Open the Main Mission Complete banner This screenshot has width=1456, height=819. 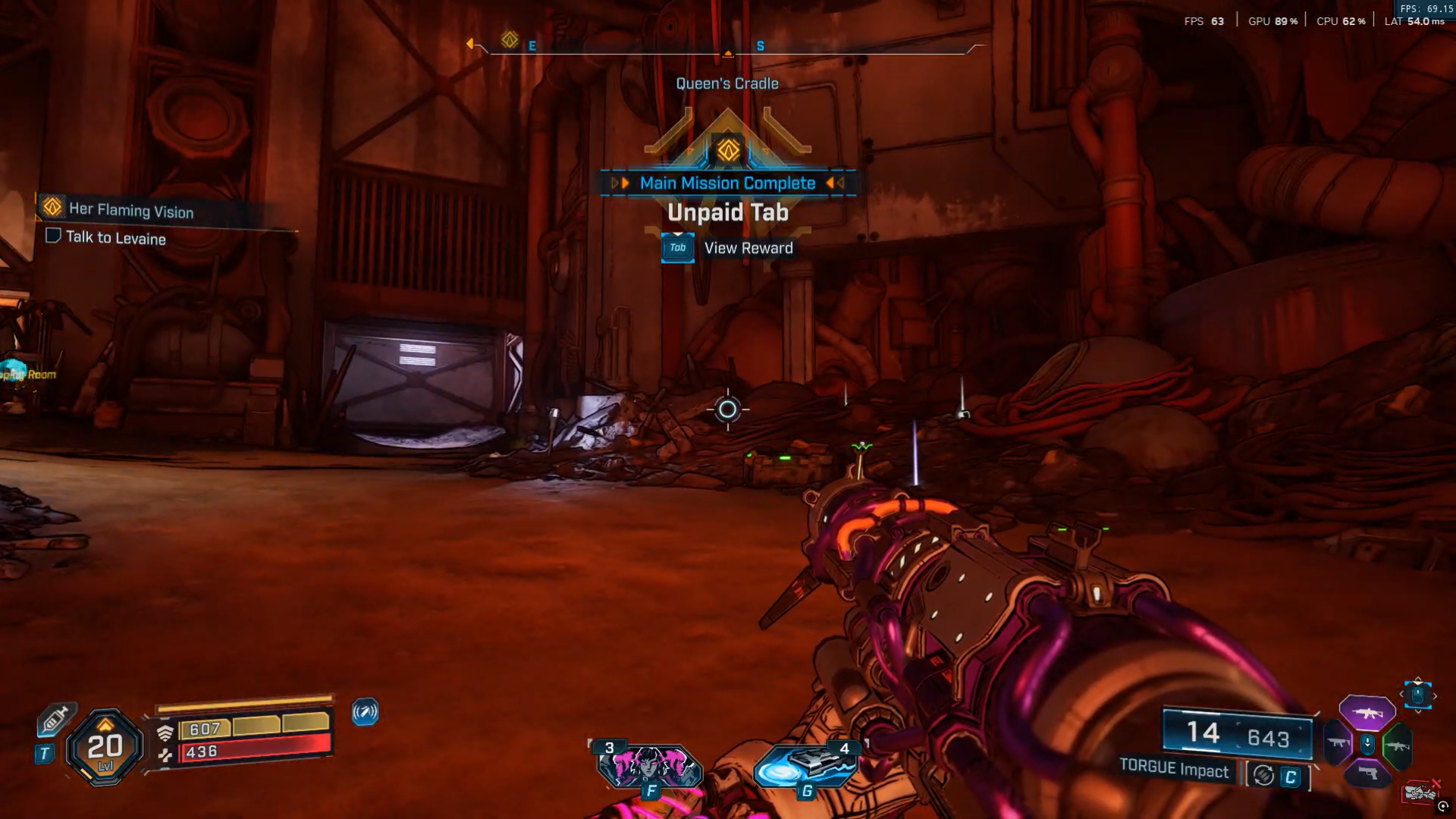click(727, 183)
